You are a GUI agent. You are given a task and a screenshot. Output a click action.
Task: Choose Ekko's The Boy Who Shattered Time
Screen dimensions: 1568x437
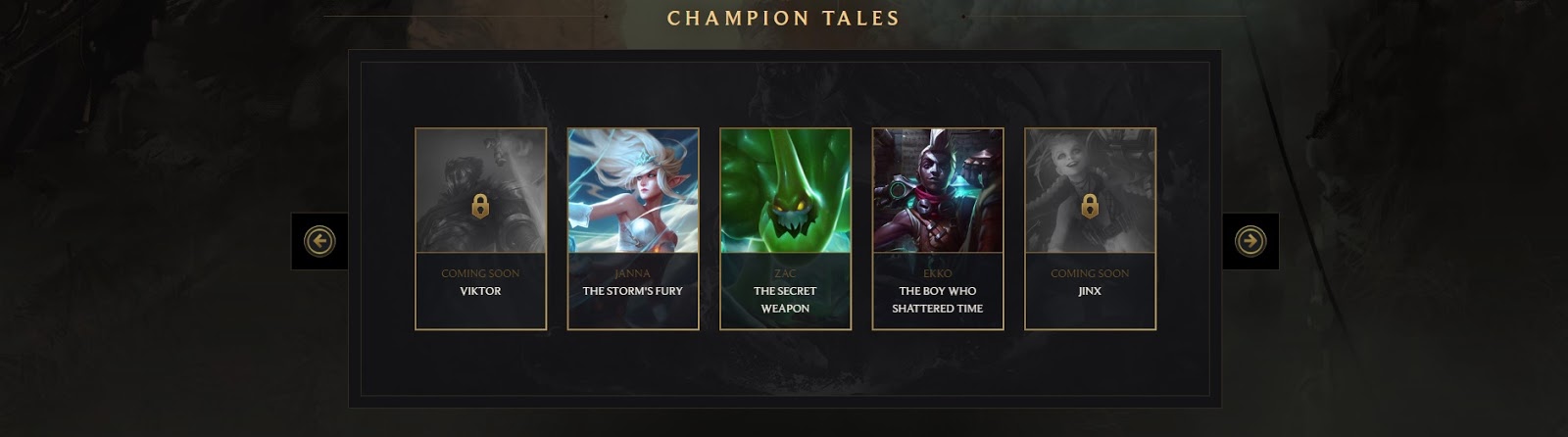click(938, 228)
